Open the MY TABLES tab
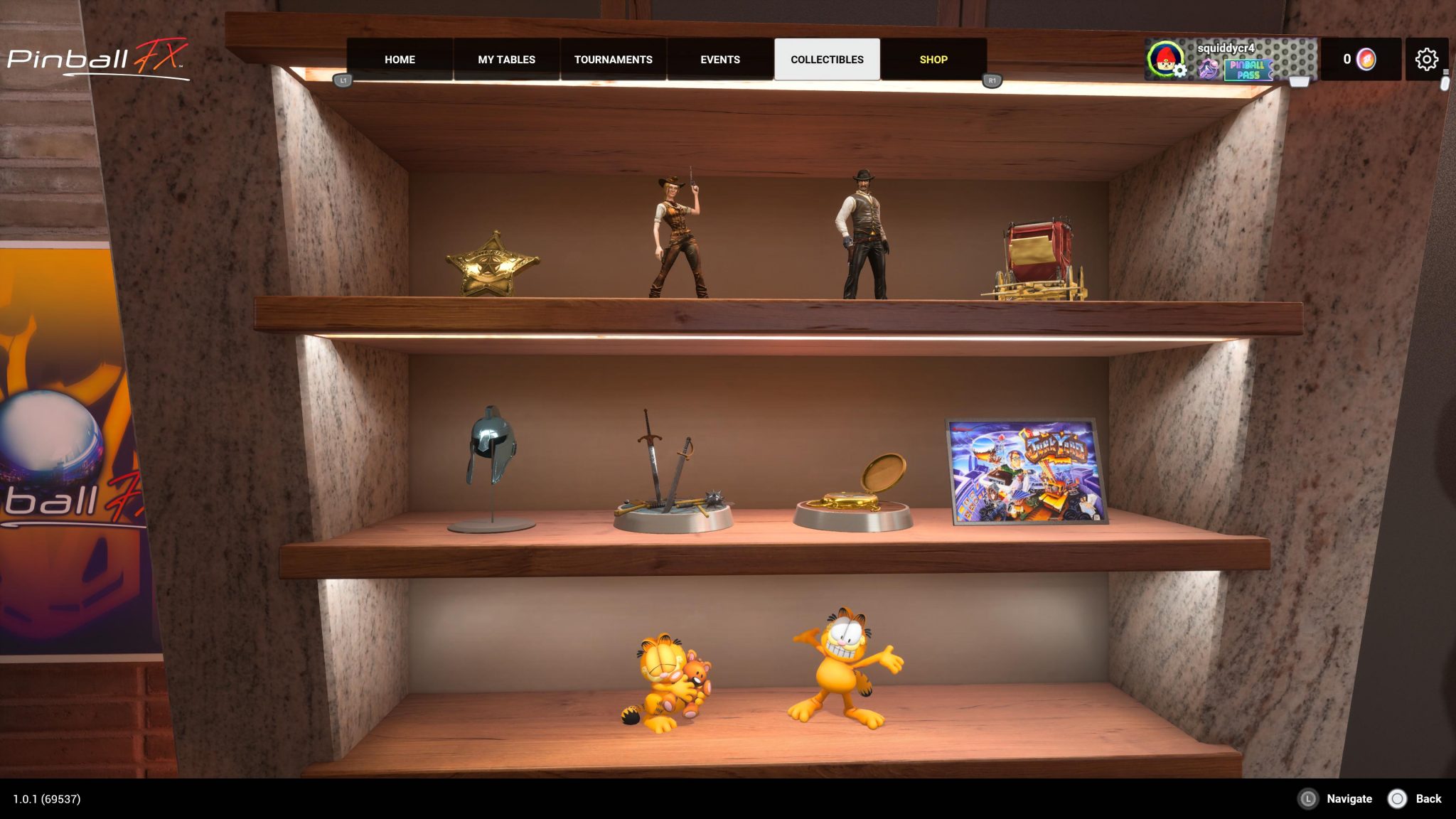This screenshot has width=1456, height=819. click(x=506, y=60)
